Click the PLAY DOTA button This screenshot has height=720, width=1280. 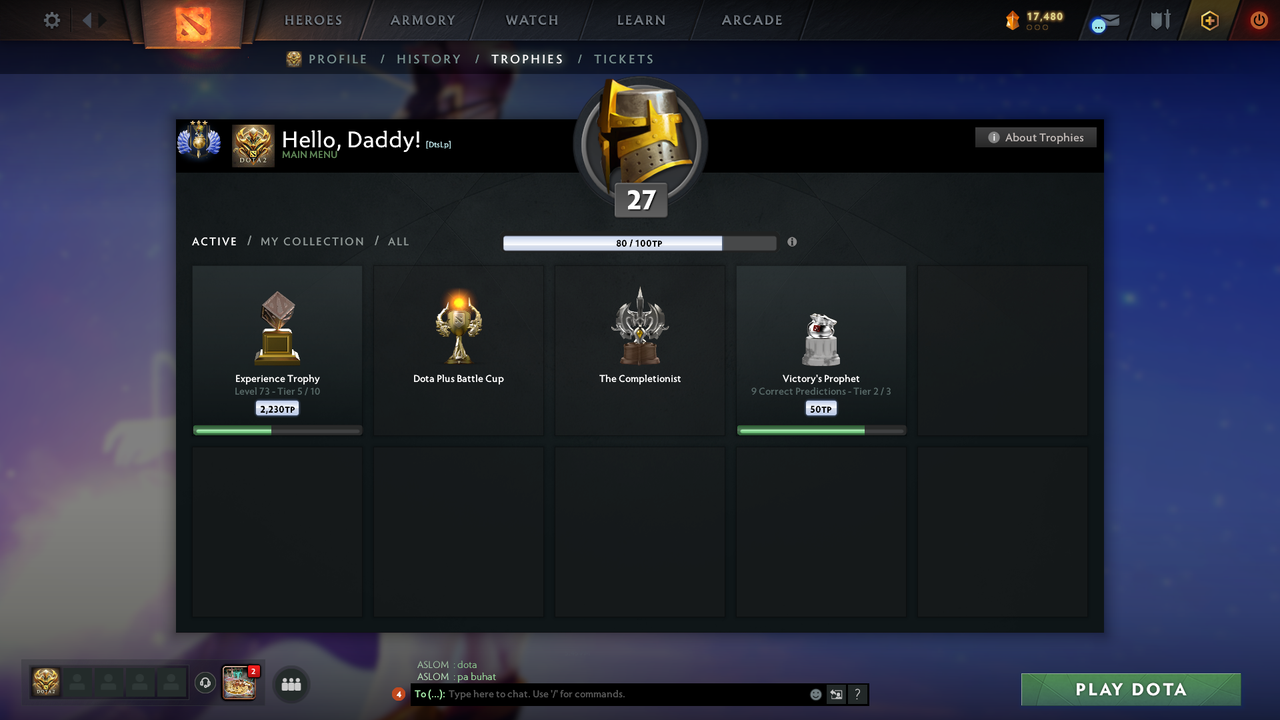[1130, 689]
